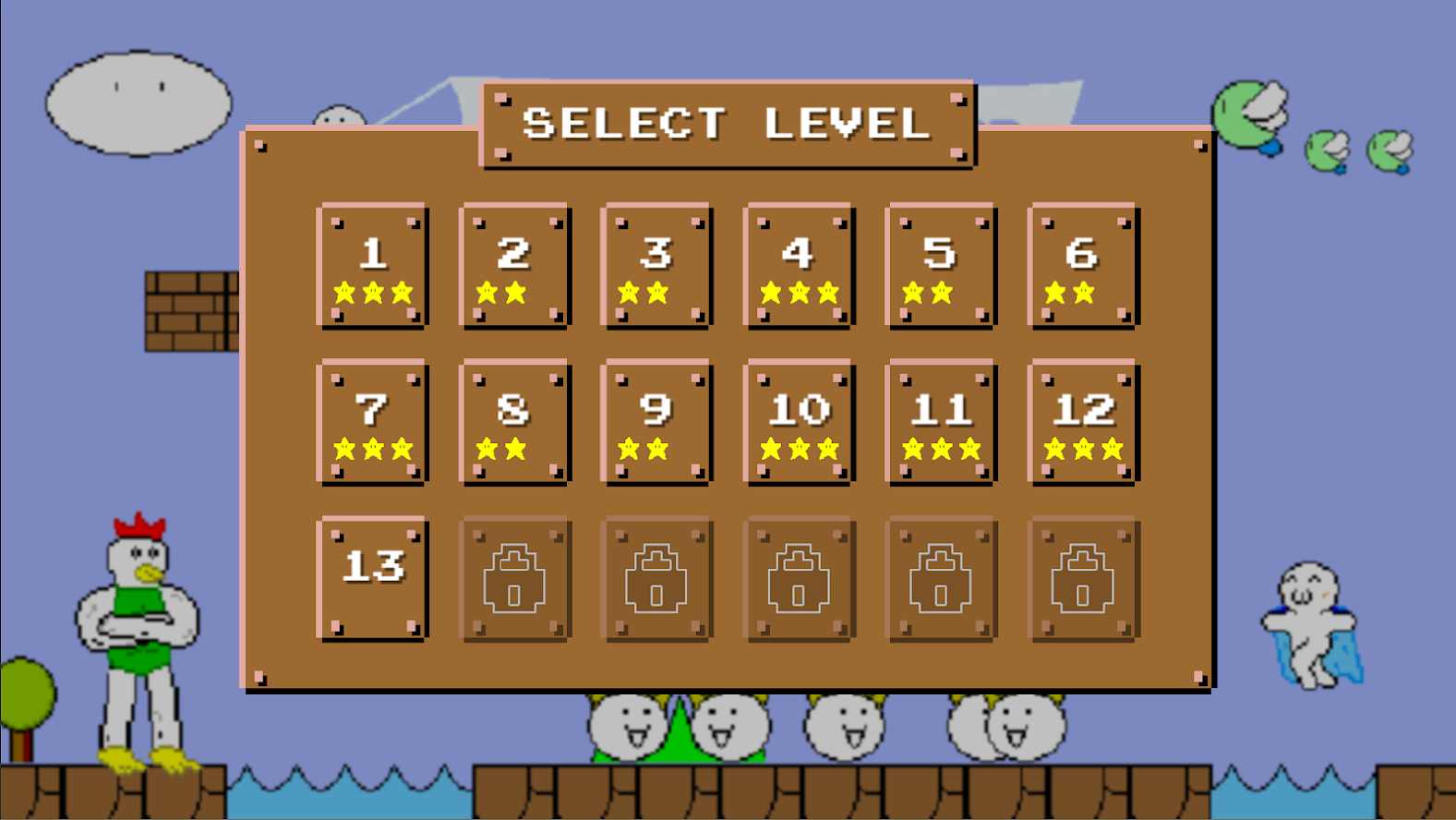This screenshot has width=1456, height=820.
Task: Start the unplayed level 13
Action: click(x=373, y=578)
